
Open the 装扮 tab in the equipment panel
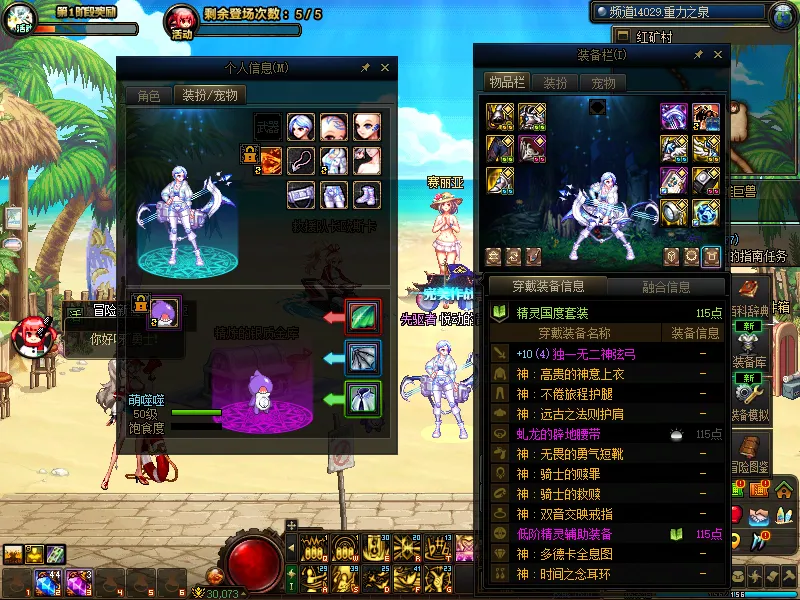554,83
